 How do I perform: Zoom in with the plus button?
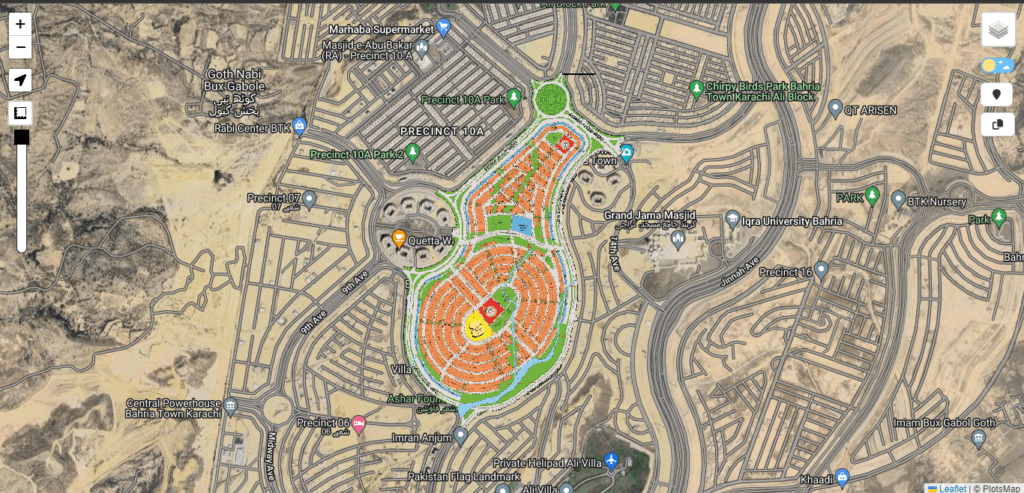(21, 24)
